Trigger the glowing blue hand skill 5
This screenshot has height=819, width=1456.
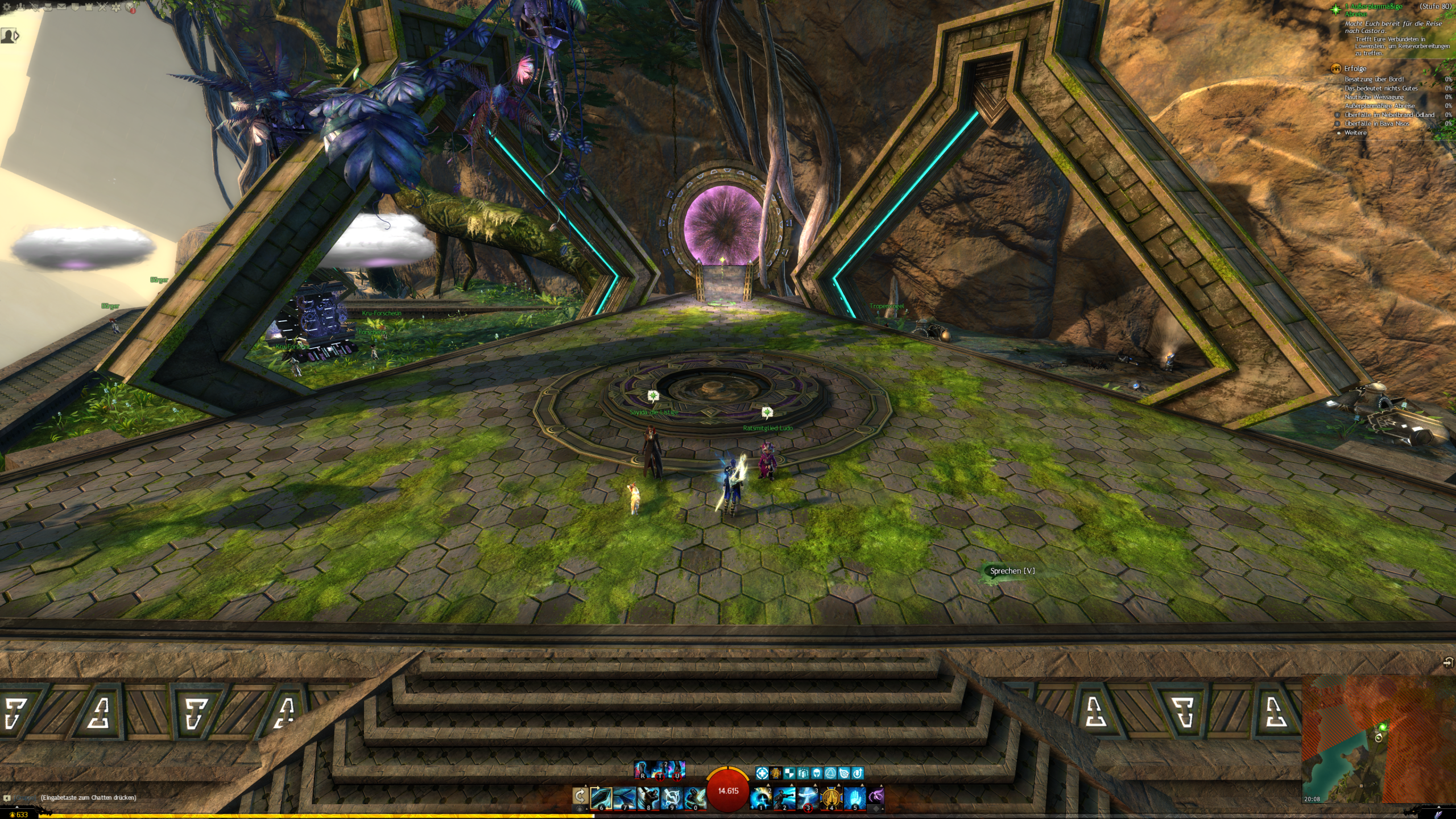(855, 797)
